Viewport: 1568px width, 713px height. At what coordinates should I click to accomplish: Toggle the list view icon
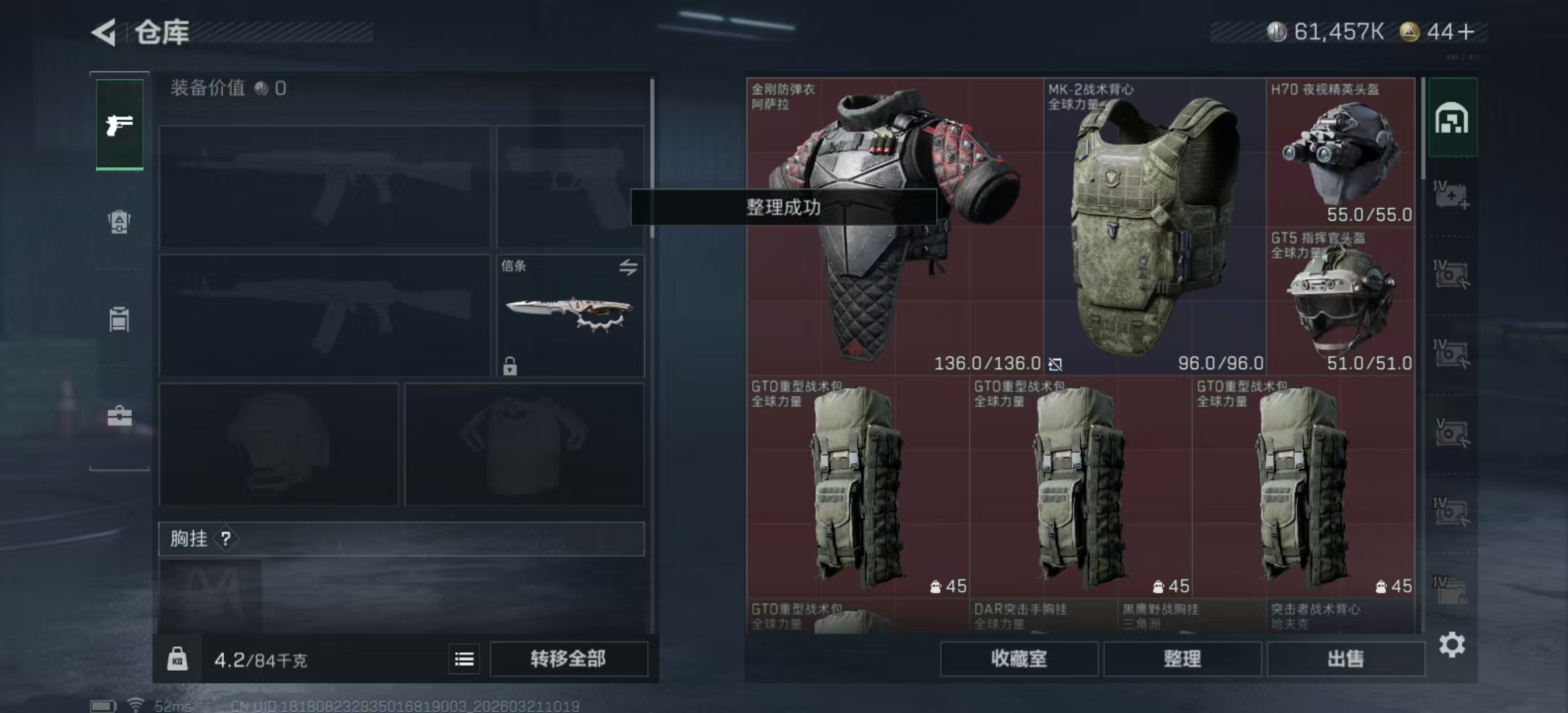pyautogui.click(x=464, y=659)
